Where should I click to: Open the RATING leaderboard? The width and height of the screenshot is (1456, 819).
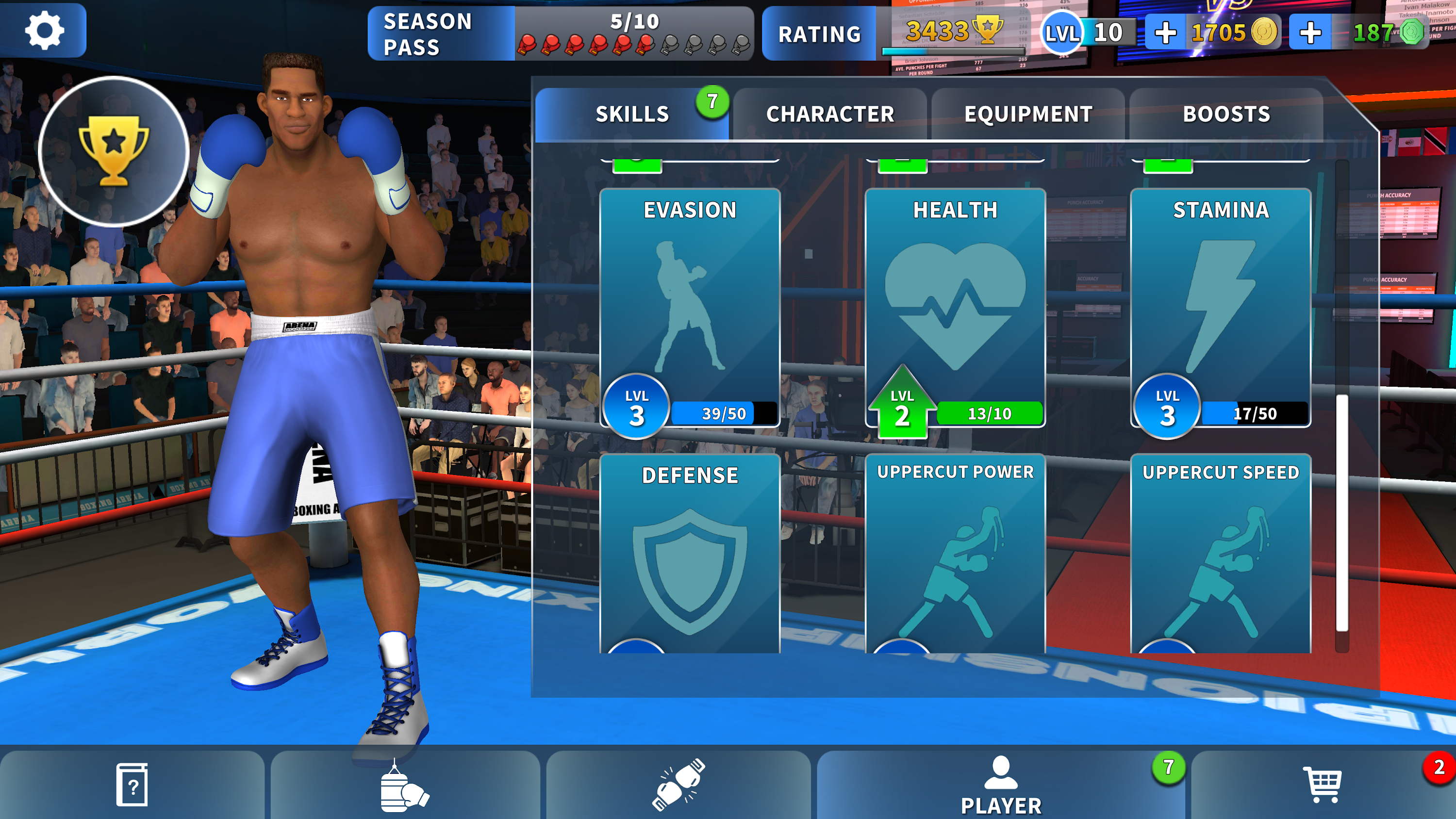click(819, 33)
